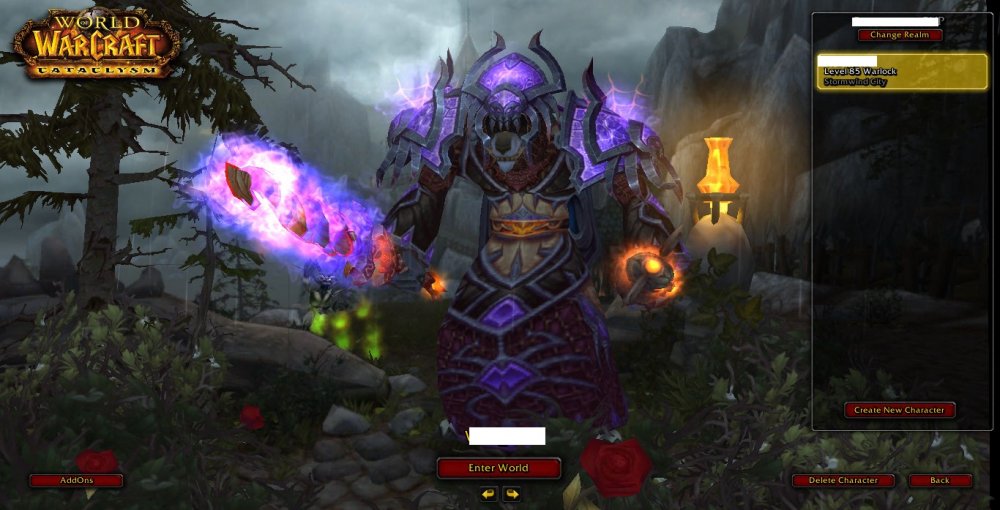Open the AddOns list
This screenshot has height=510, width=1000.
[x=76, y=481]
